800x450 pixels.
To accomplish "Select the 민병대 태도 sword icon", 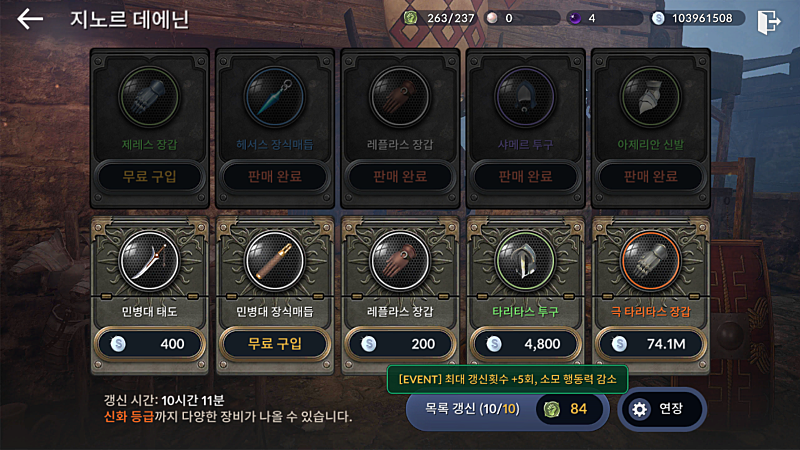I will [x=150, y=264].
